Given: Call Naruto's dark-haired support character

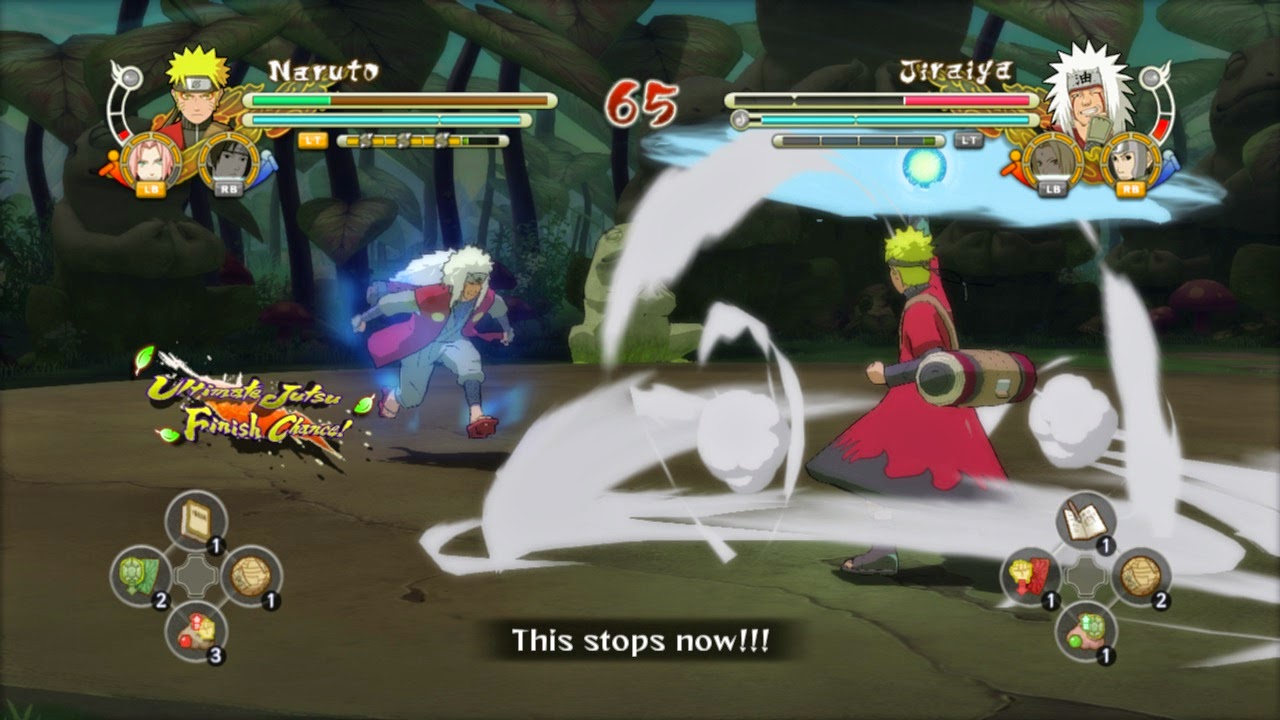Looking at the screenshot, I should click(x=226, y=160).
